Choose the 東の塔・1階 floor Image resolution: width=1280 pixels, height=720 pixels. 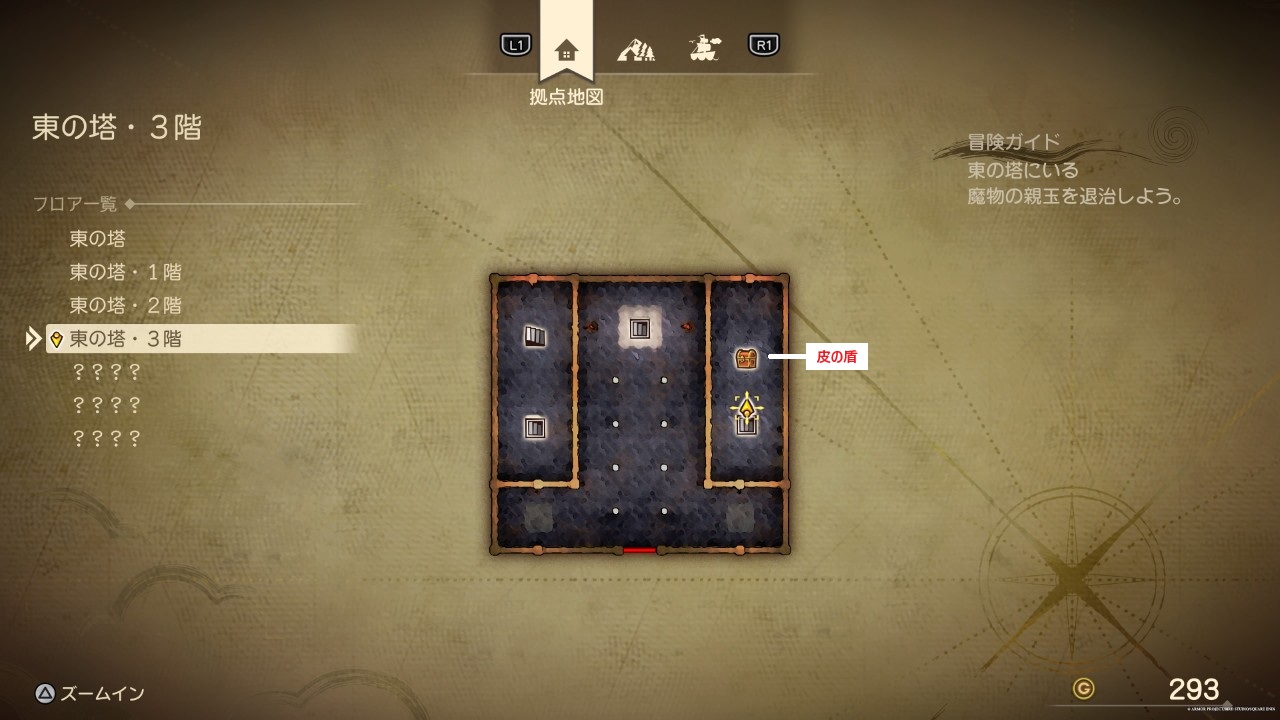[x=125, y=272]
